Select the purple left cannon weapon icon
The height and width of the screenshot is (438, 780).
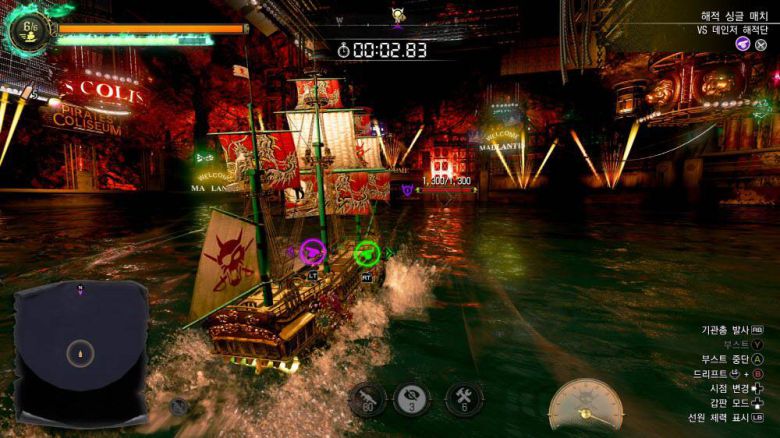click(x=313, y=252)
